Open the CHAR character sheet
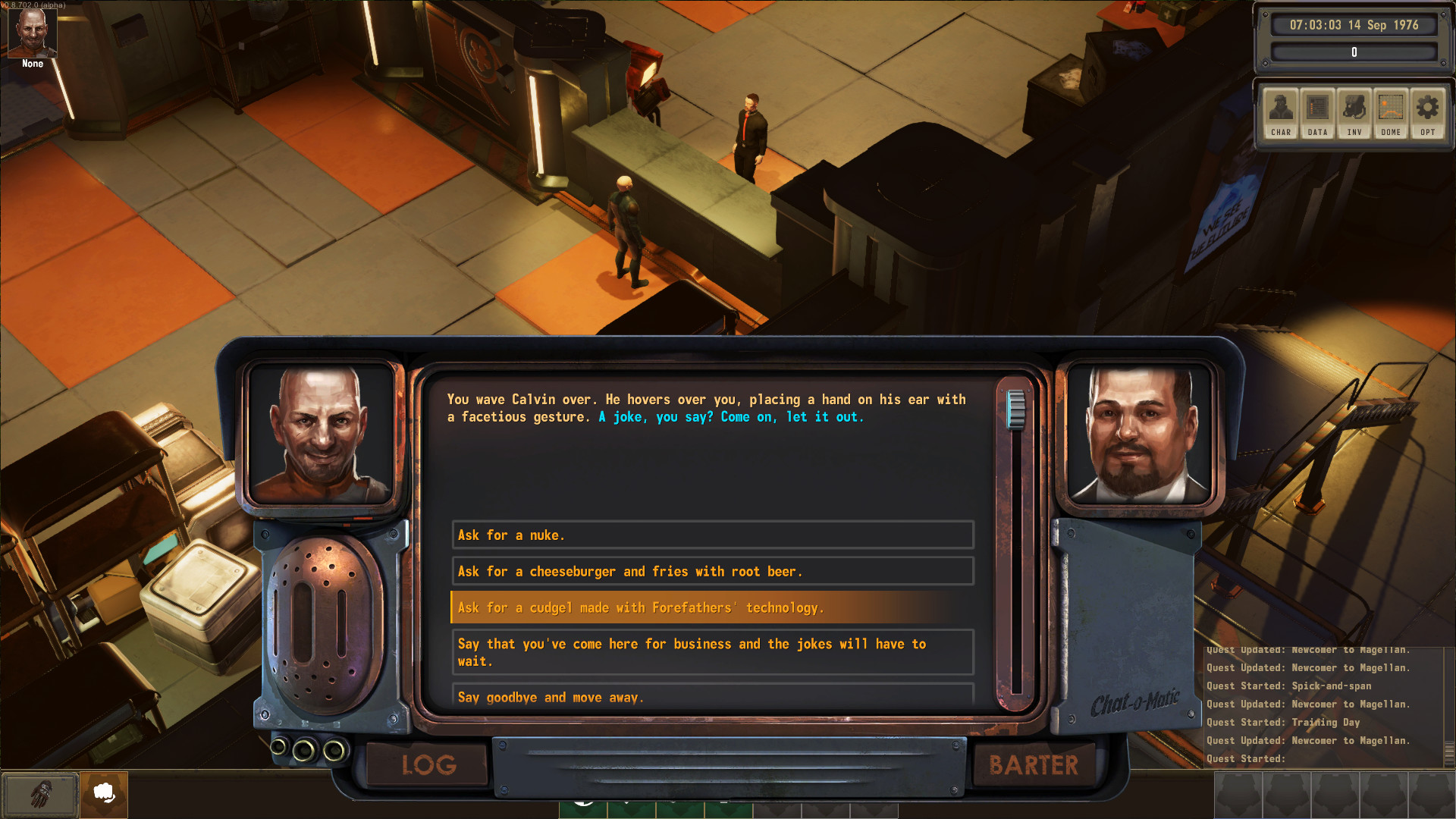 click(x=1281, y=112)
